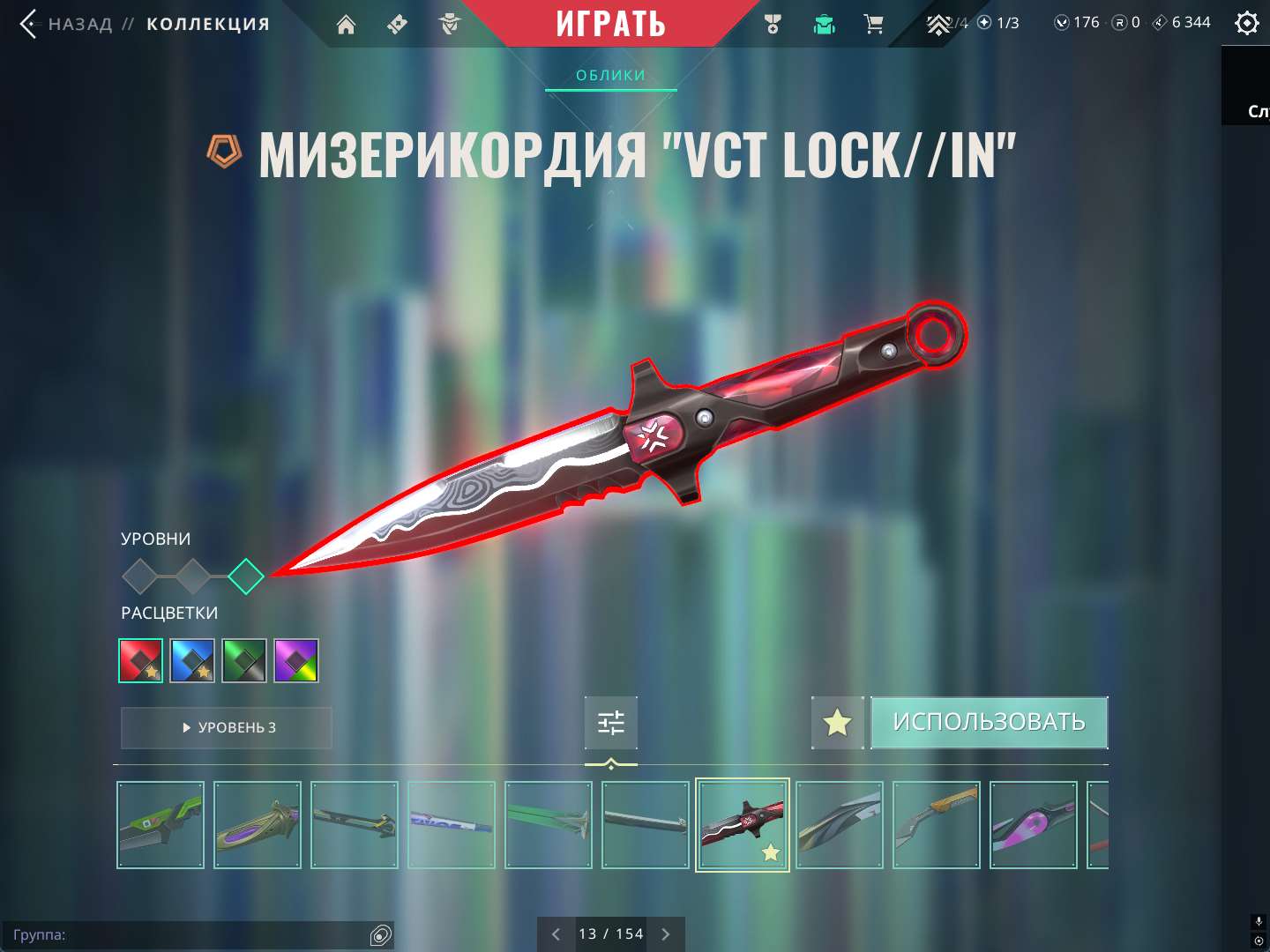The height and width of the screenshot is (952, 1270).
Task: Select the blue color variant swatch
Action: (x=192, y=659)
